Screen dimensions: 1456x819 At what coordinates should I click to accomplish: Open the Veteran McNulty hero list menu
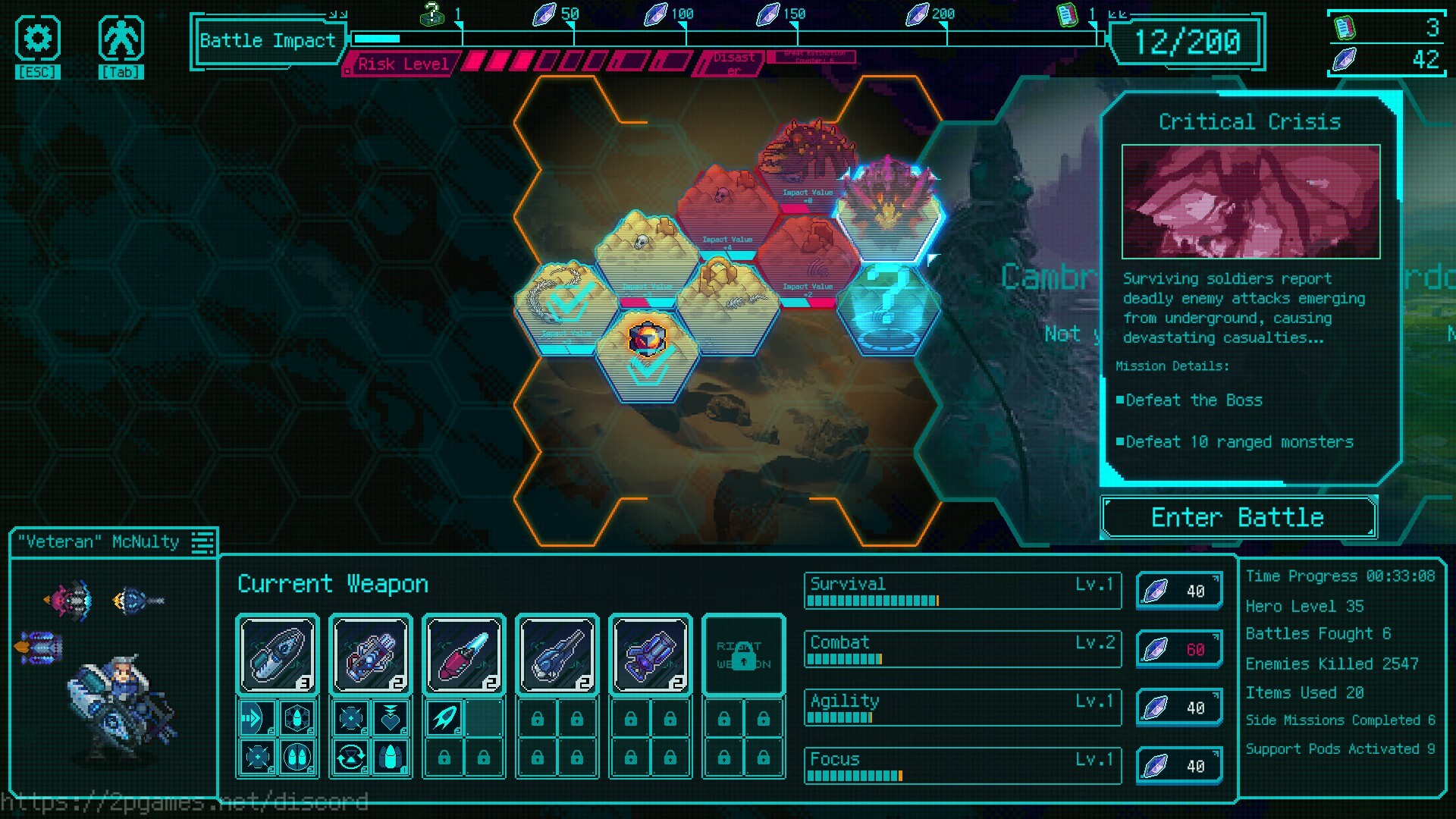[202, 542]
